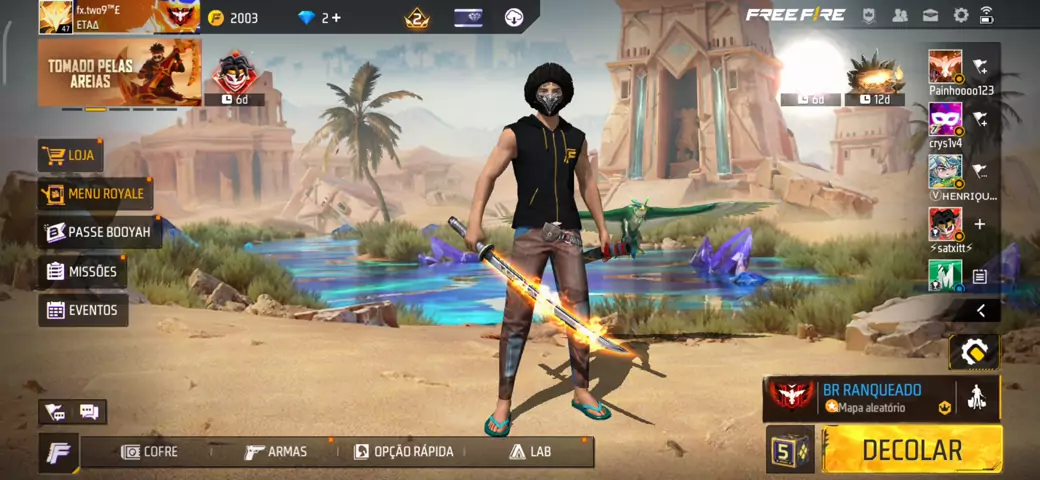Viewport: 1040px width, 480px height.
Task: Click the Tomado Pelas Areias banner
Action: point(119,72)
